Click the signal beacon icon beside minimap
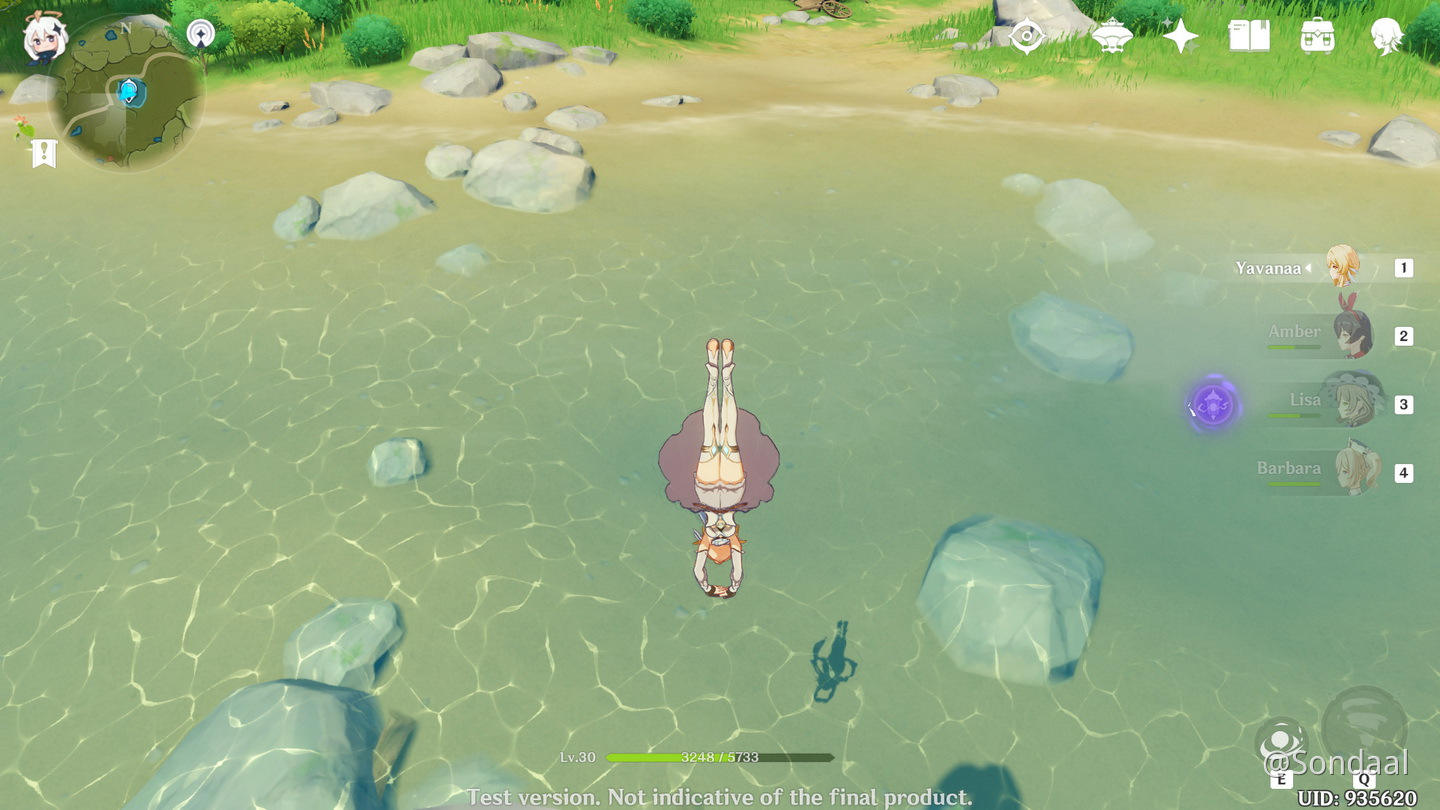The height and width of the screenshot is (810, 1440). coord(201,35)
